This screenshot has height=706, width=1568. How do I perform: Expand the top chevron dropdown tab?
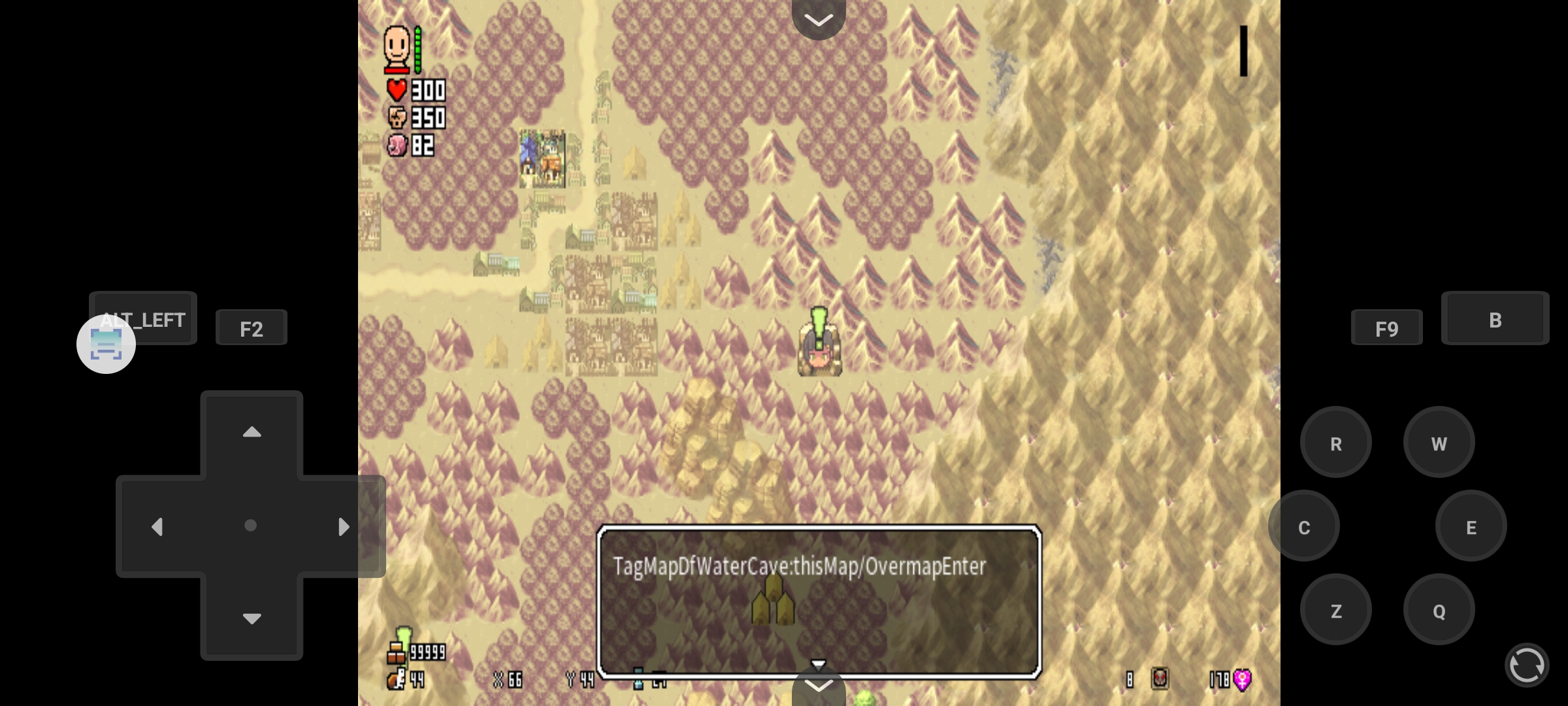click(x=819, y=18)
